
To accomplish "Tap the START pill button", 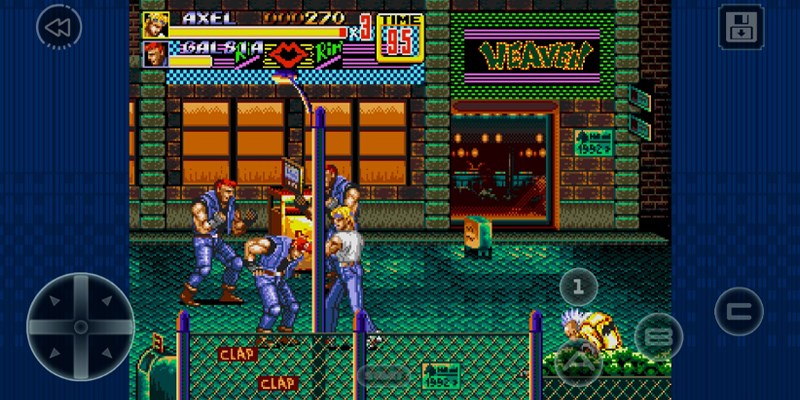I will [385, 374].
